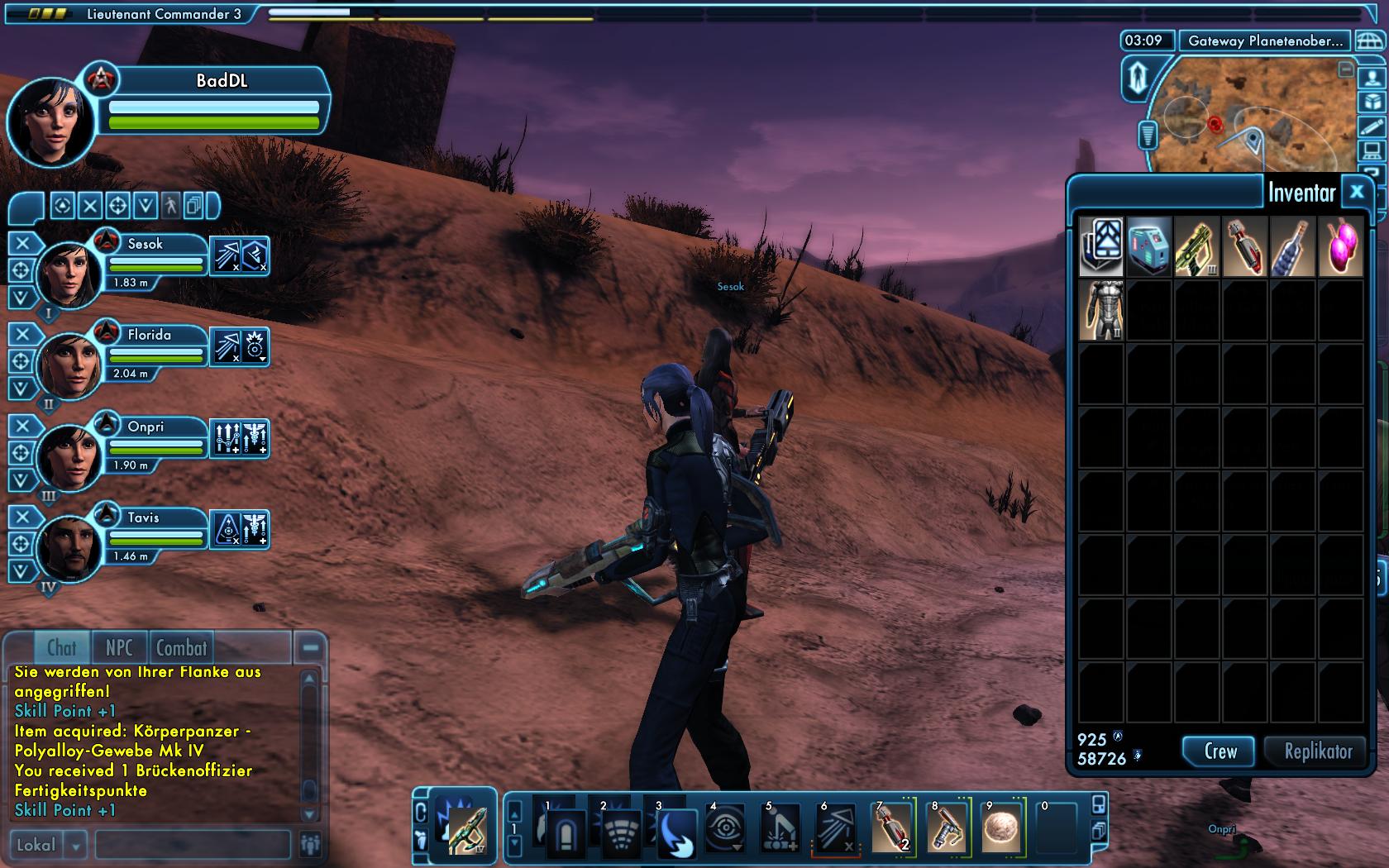Select the body armor inventory item
The height and width of the screenshot is (868, 1389).
pos(1100,310)
